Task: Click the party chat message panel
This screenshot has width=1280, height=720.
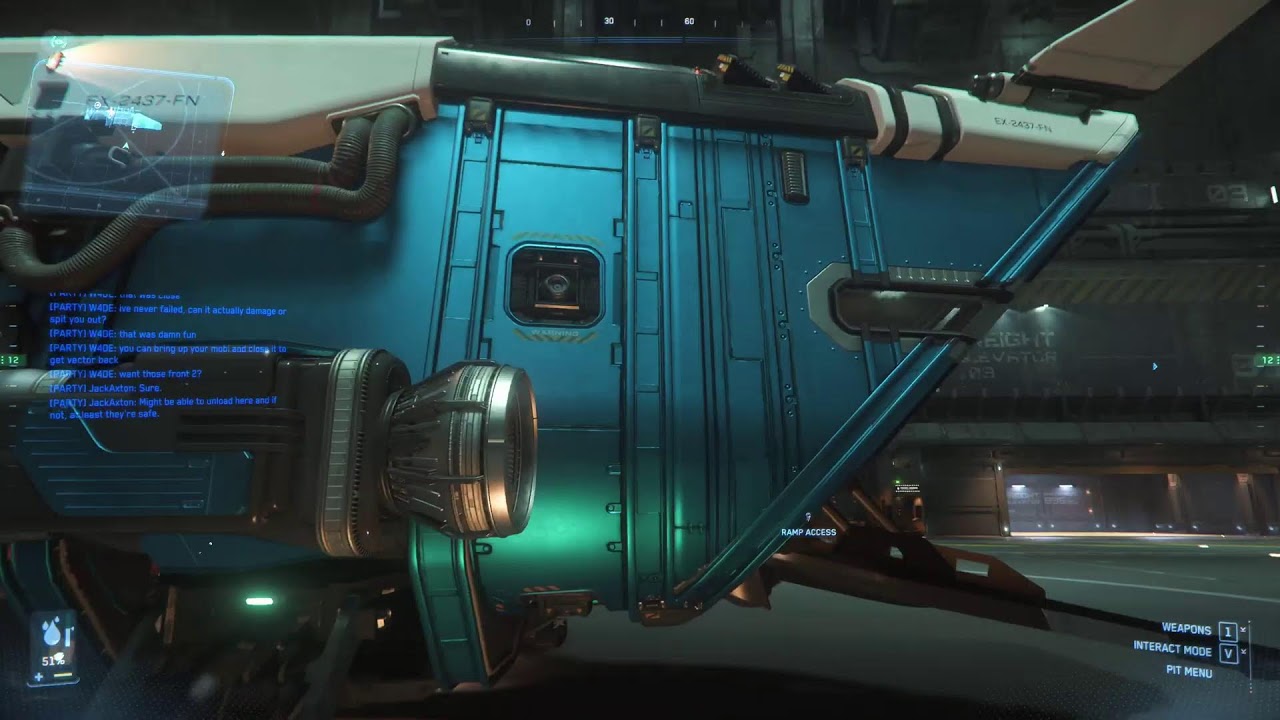Action: tap(166, 355)
